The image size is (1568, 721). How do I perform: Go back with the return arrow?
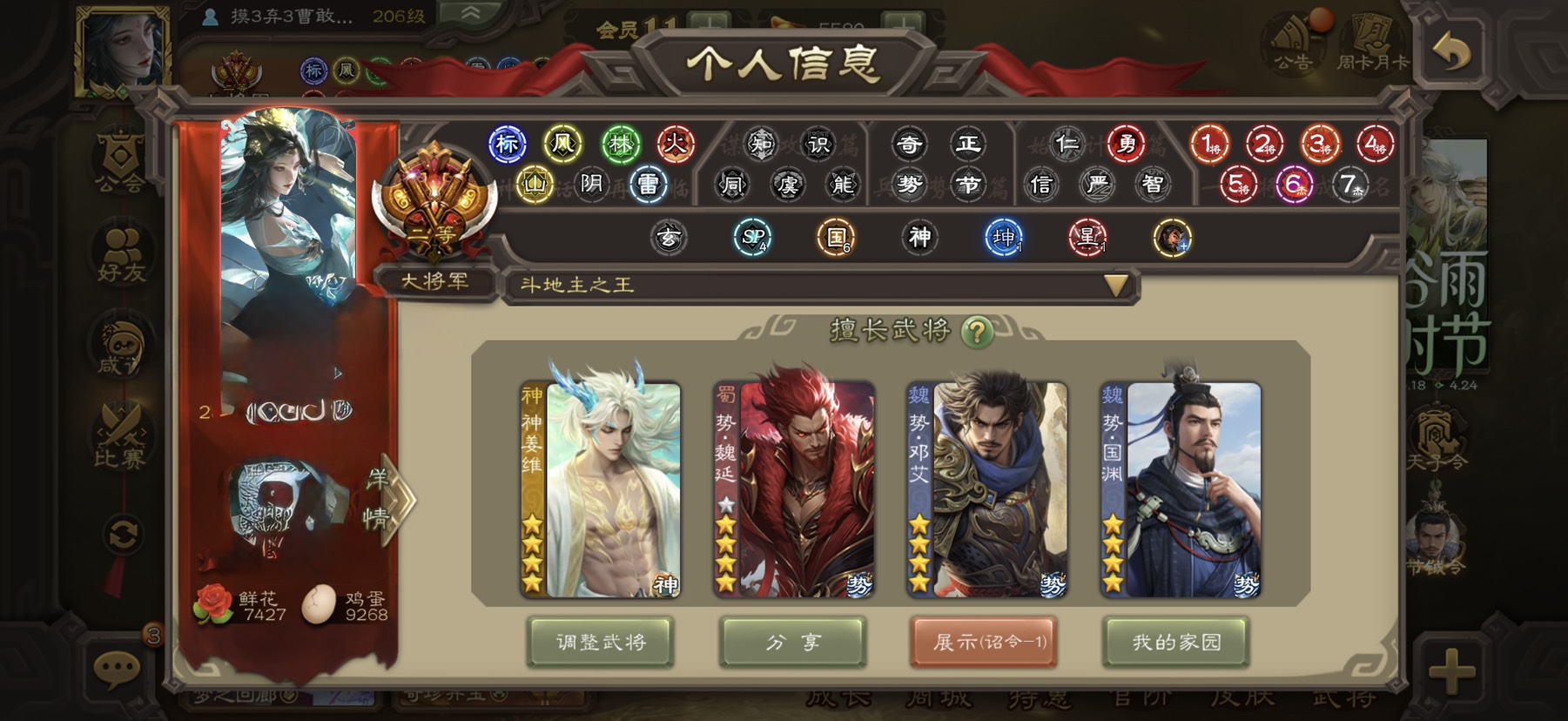(x=1452, y=52)
